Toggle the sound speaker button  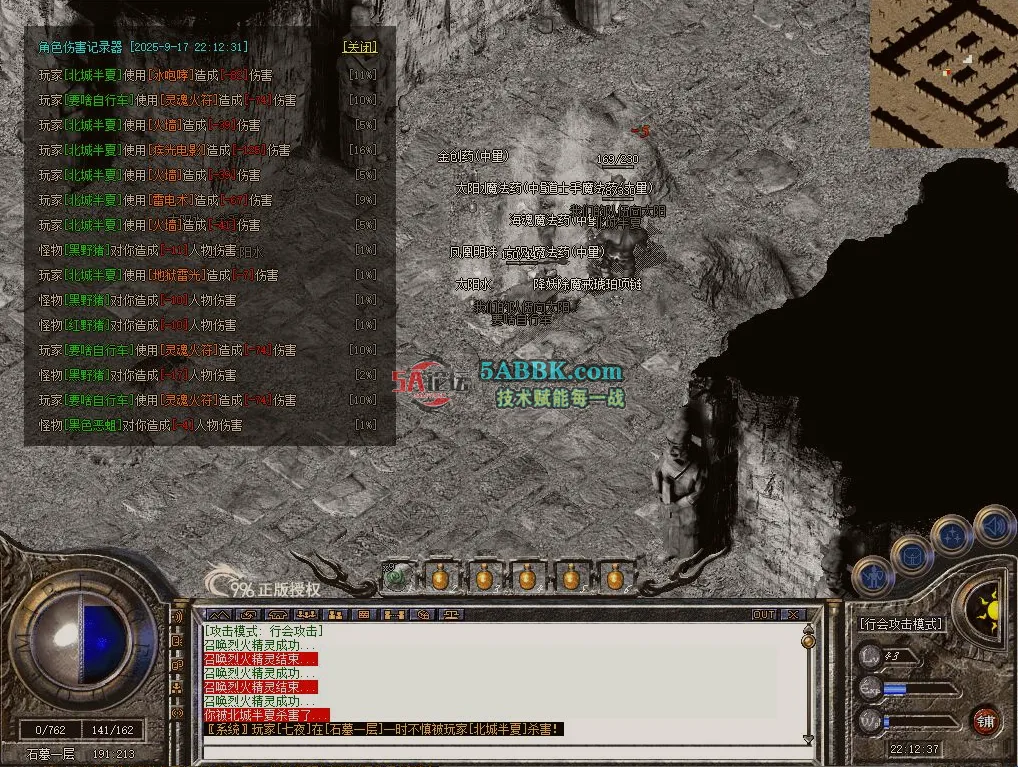click(993, 525)
